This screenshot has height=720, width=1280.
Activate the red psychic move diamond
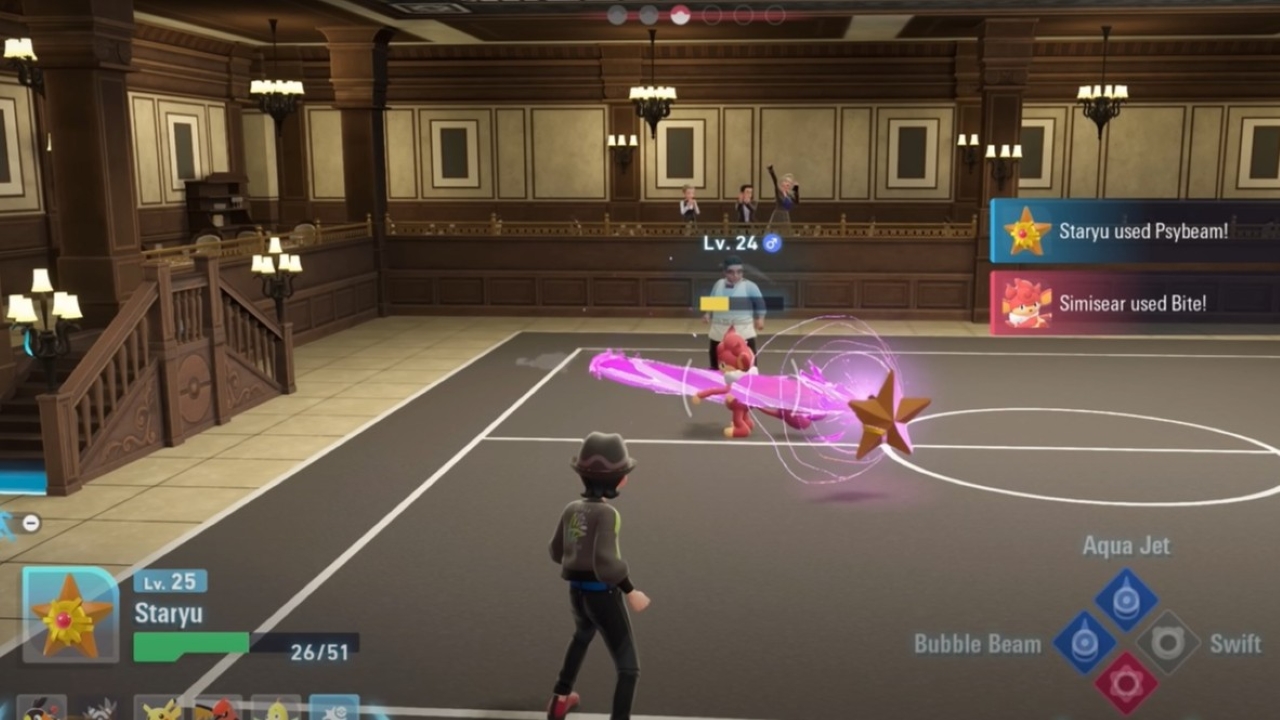(1126, 686)
